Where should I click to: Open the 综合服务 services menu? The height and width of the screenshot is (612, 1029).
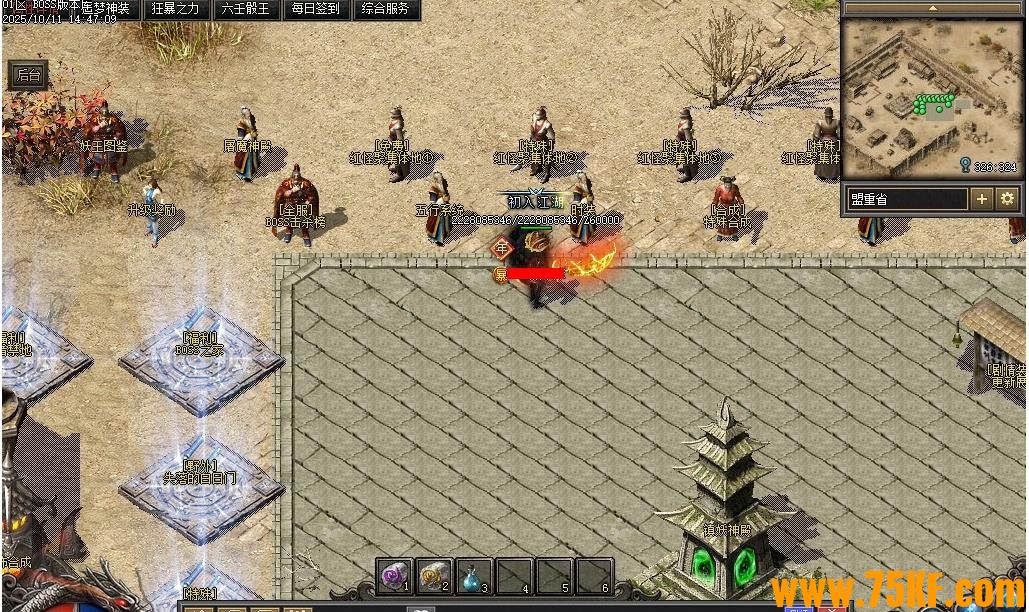pyautogui.click(x=385, y=9)
